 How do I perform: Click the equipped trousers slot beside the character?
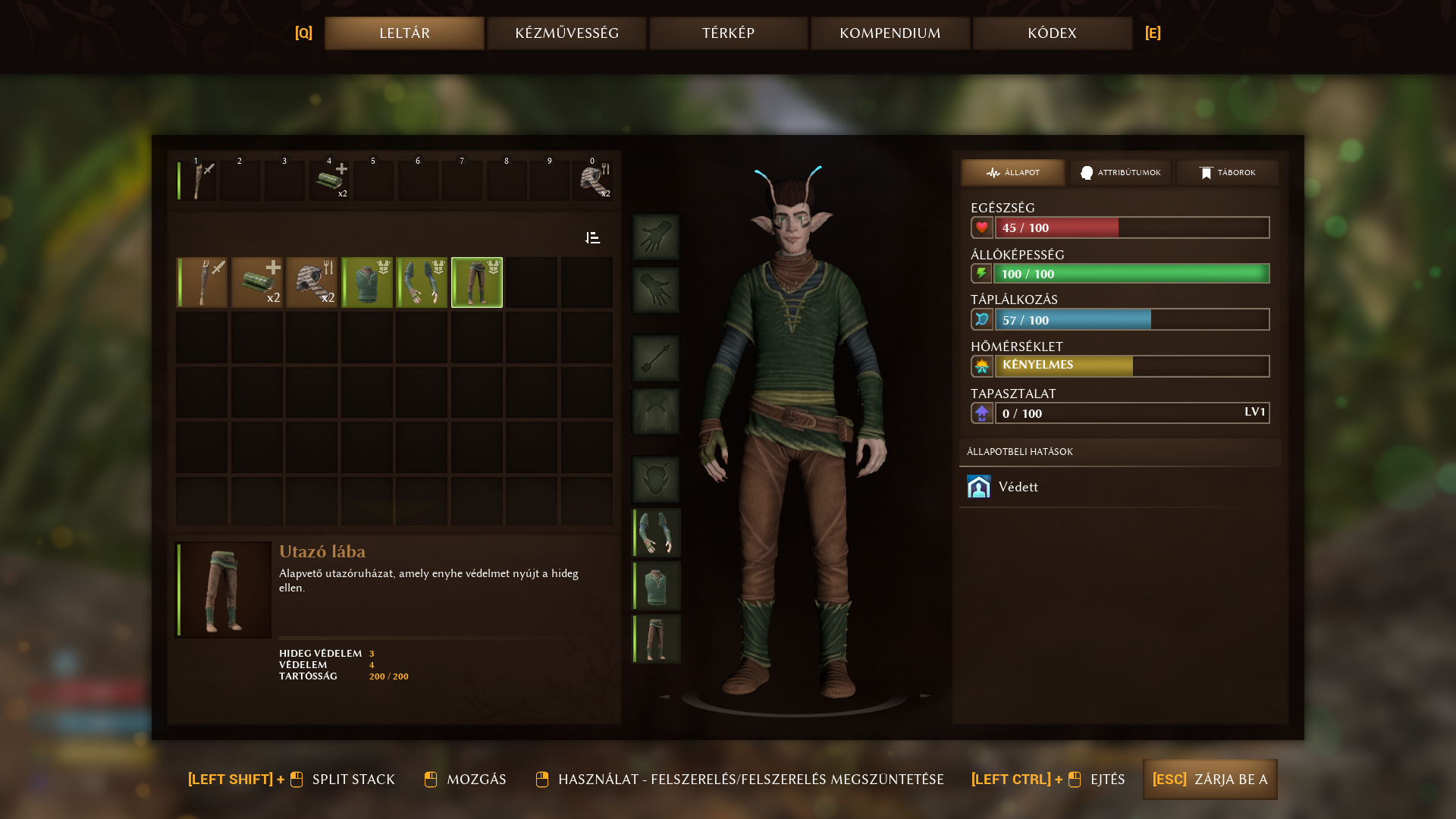[657, 639]
